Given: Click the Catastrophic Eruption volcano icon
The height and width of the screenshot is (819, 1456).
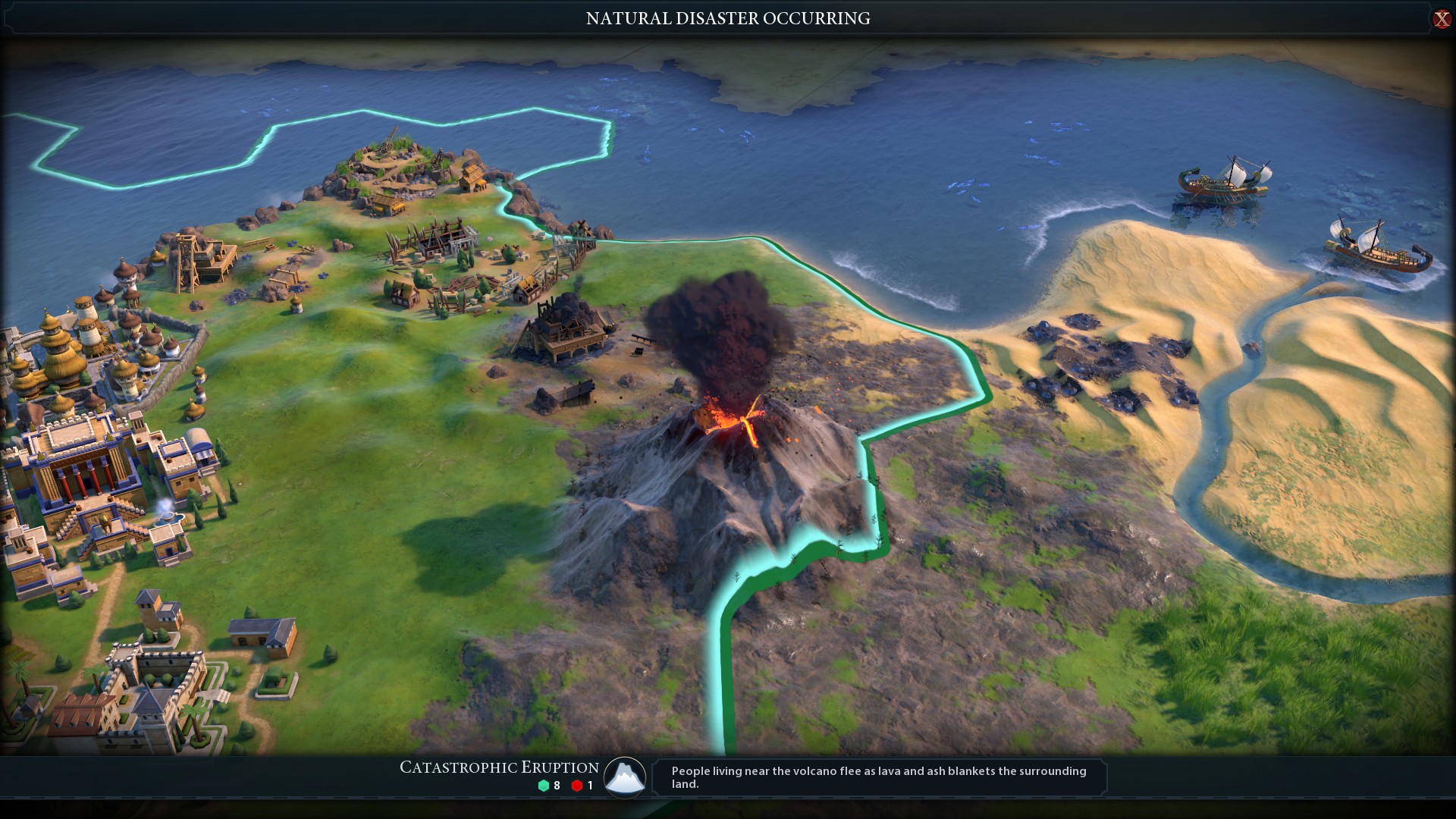Looking at the screenshot, I should (625, 777).
